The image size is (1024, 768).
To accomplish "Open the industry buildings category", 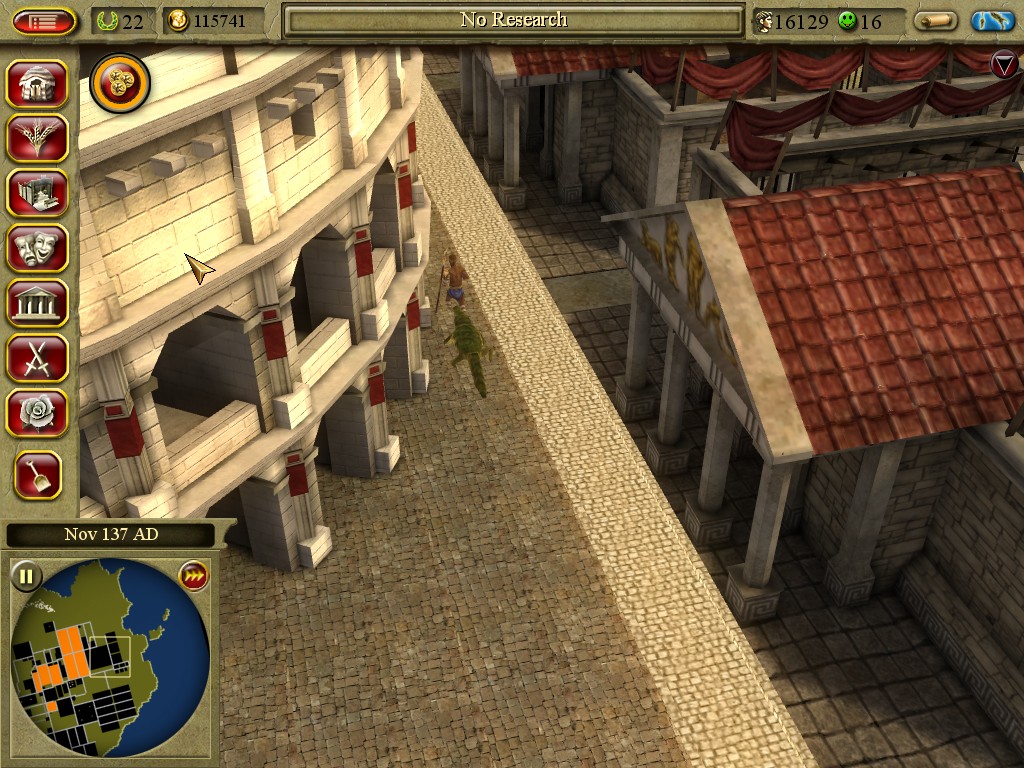I will (x=38, y=193).
